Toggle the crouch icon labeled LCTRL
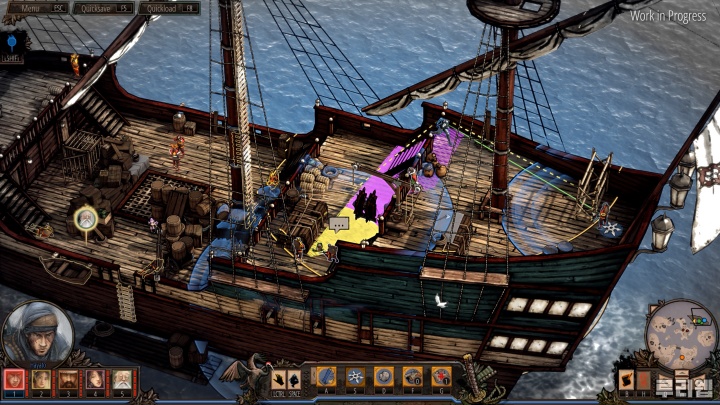Viewport: 720px width, 405px height. coord(279,380)
